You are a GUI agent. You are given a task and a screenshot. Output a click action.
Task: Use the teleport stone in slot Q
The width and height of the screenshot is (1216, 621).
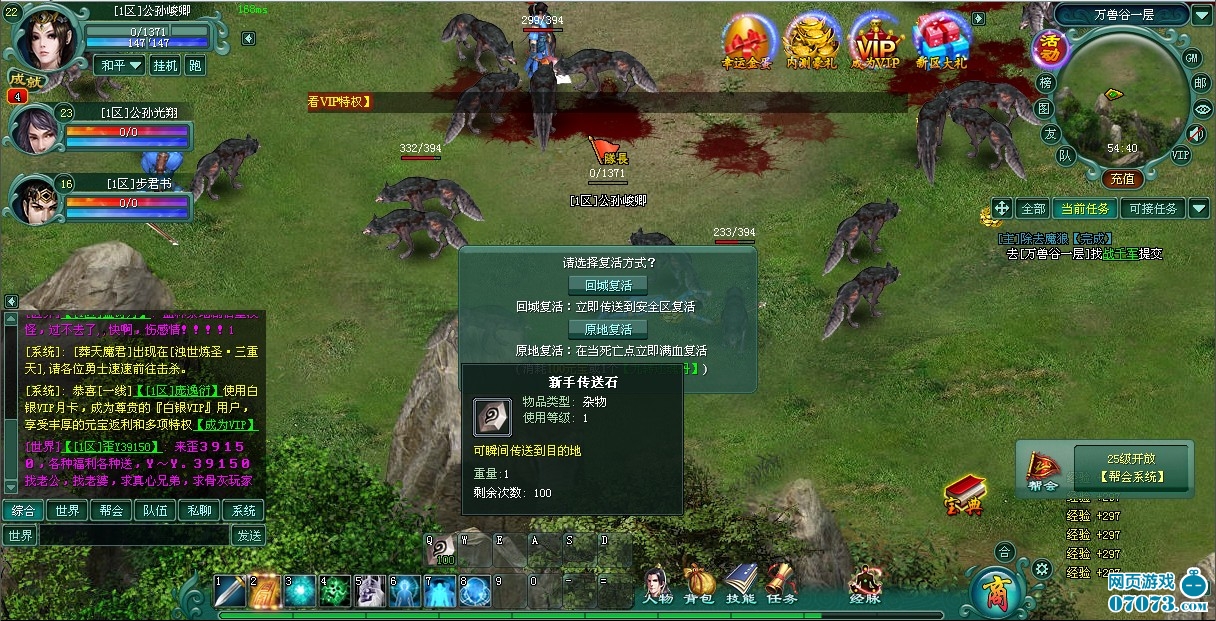point(442,550)
